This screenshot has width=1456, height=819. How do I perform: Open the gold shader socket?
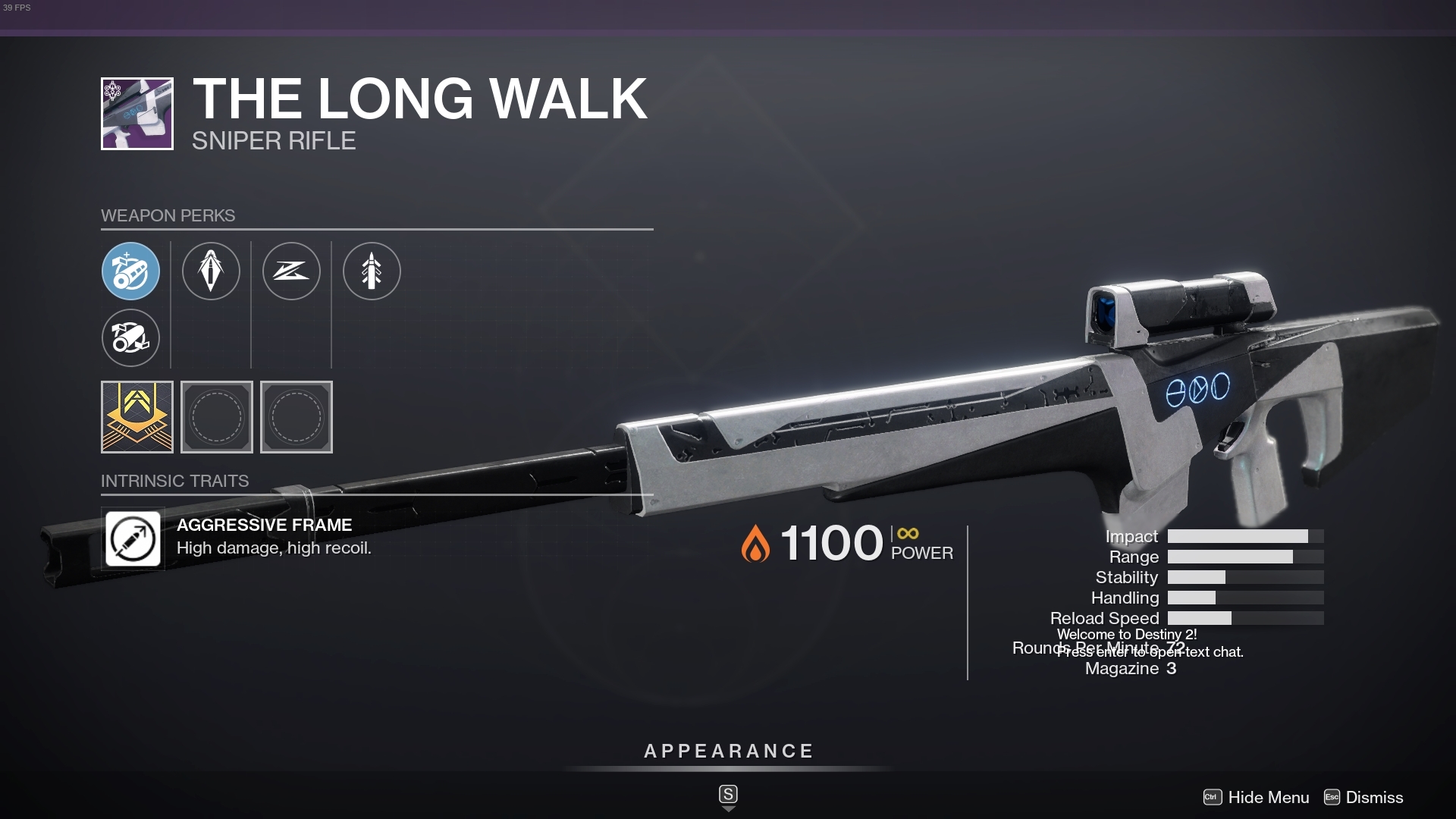click(x=136, y=417)
